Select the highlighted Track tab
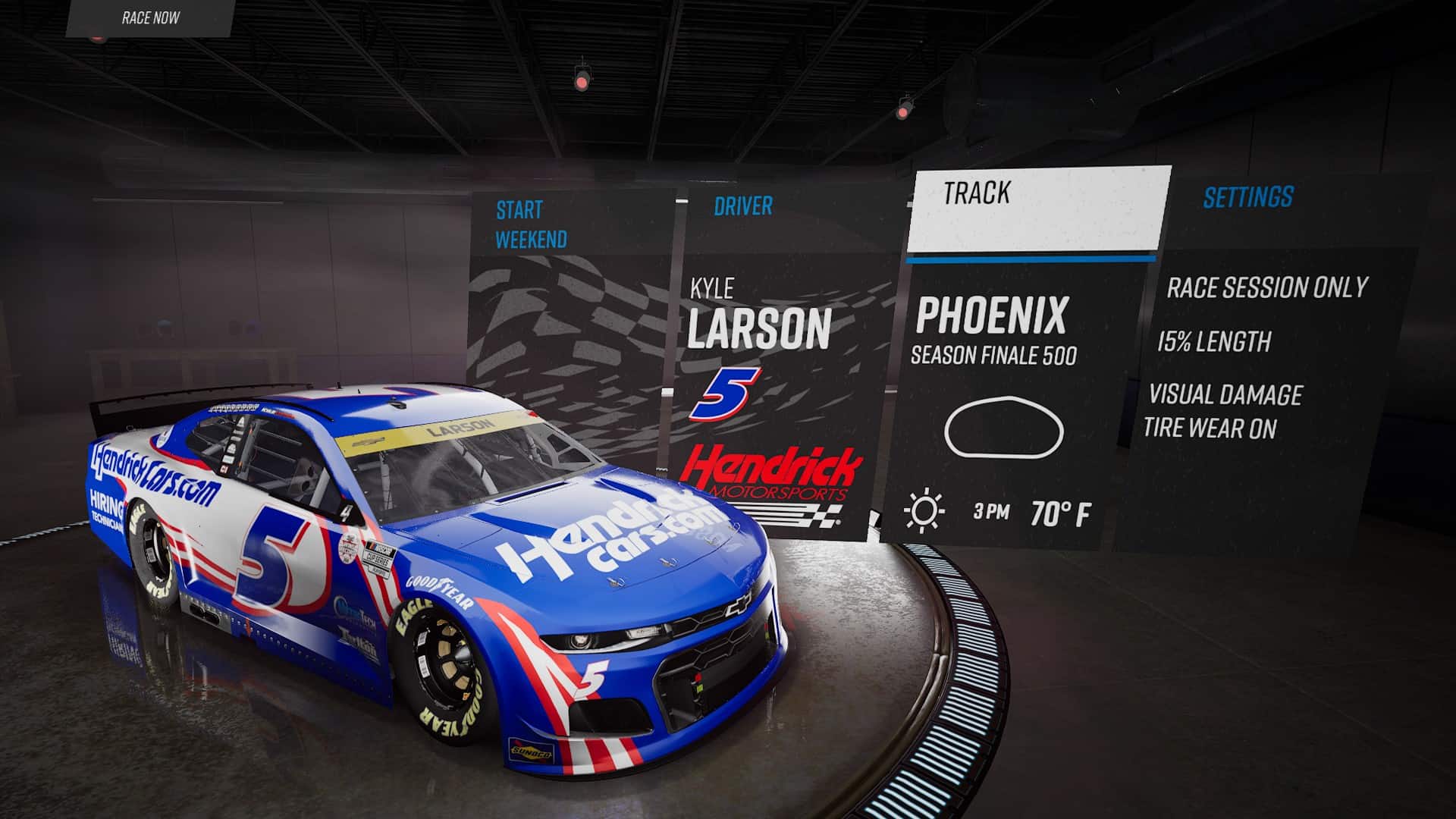Viewport: 1456px width, 819px height. pos(978,195)
